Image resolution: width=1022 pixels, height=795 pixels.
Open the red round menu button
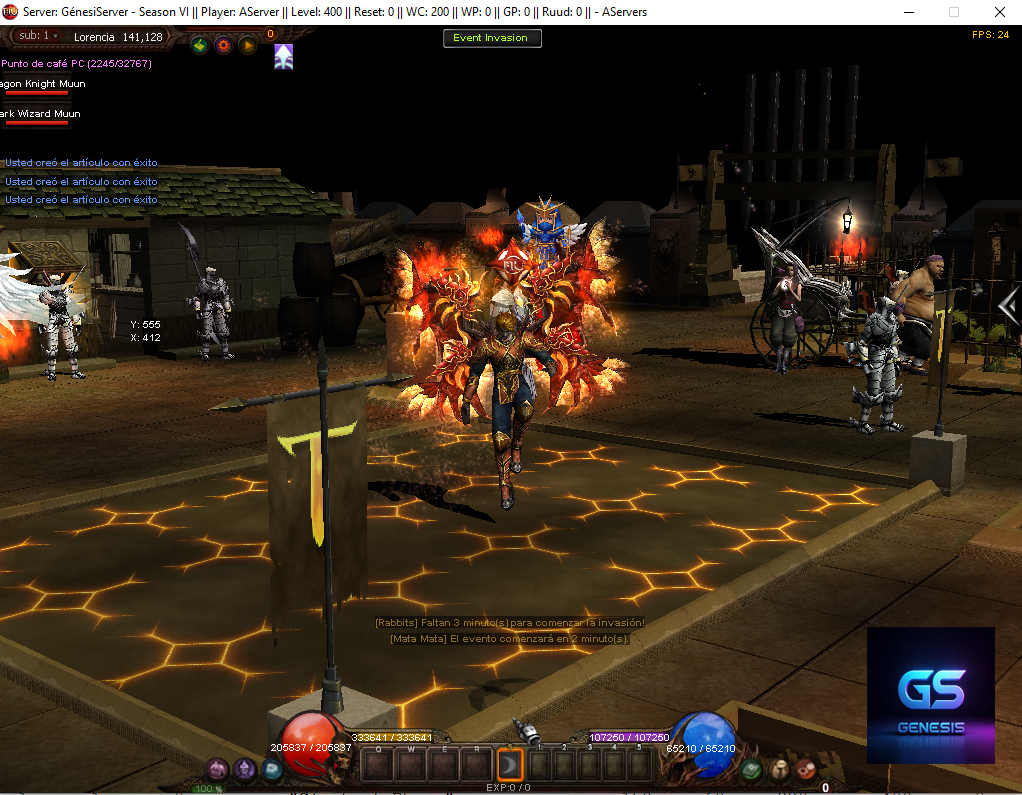[804, 769]
